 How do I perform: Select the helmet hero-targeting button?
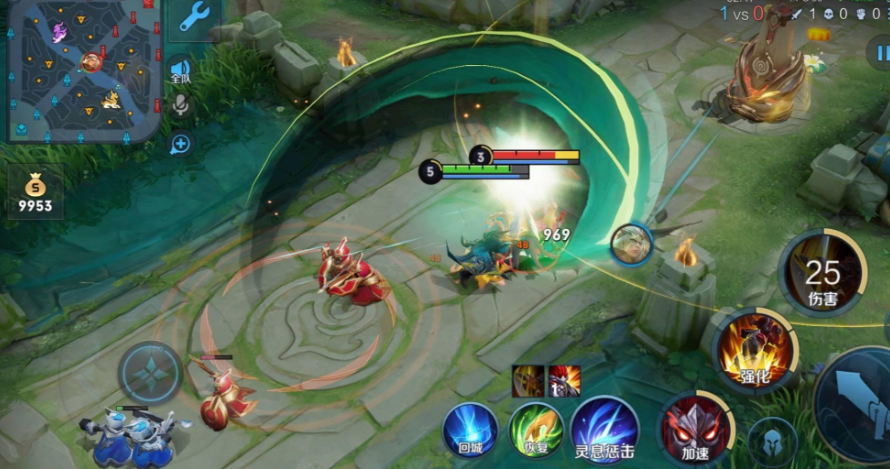[x=772, y=441]
